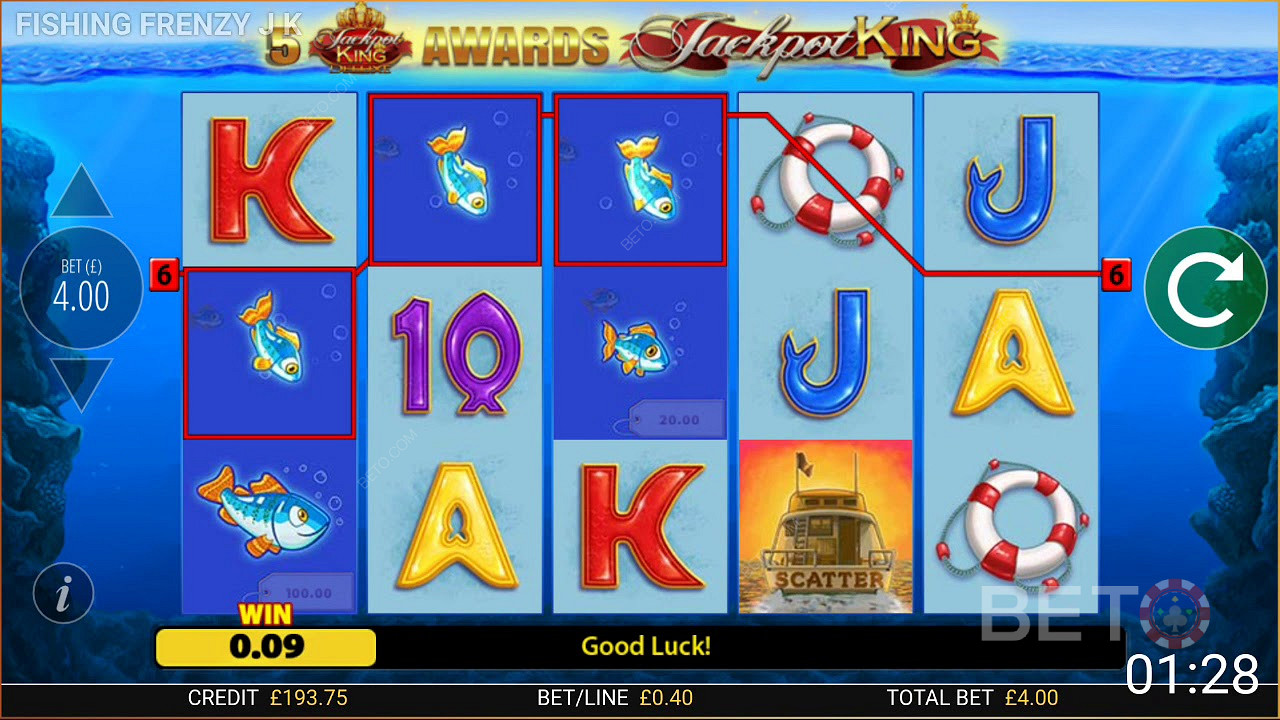Spin the reels with the green button
Image resolution: width=1280 pixels, height=720 pixels.
[x=1205, y=288]
